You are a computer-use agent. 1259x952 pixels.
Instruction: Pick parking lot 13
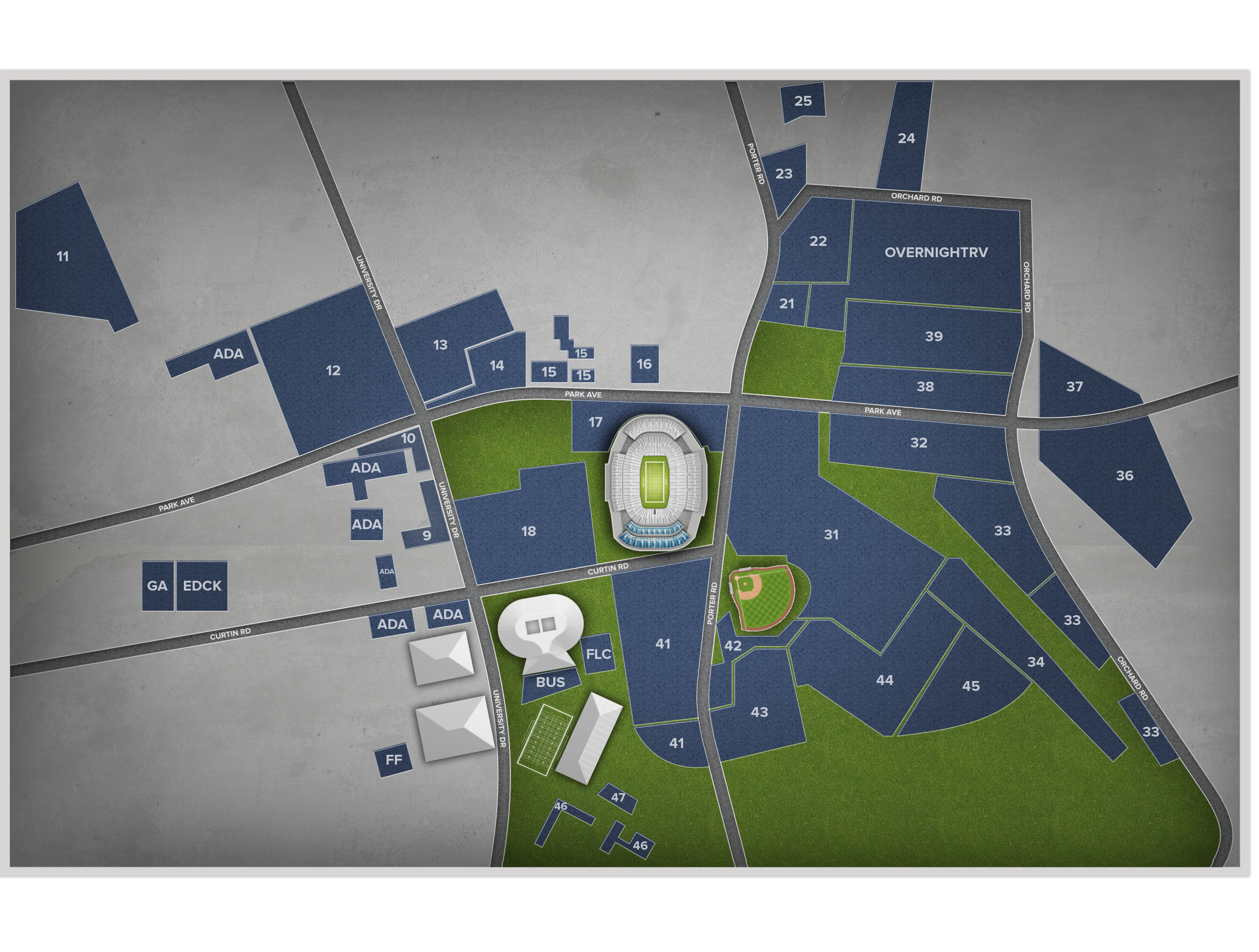(440, 345)
